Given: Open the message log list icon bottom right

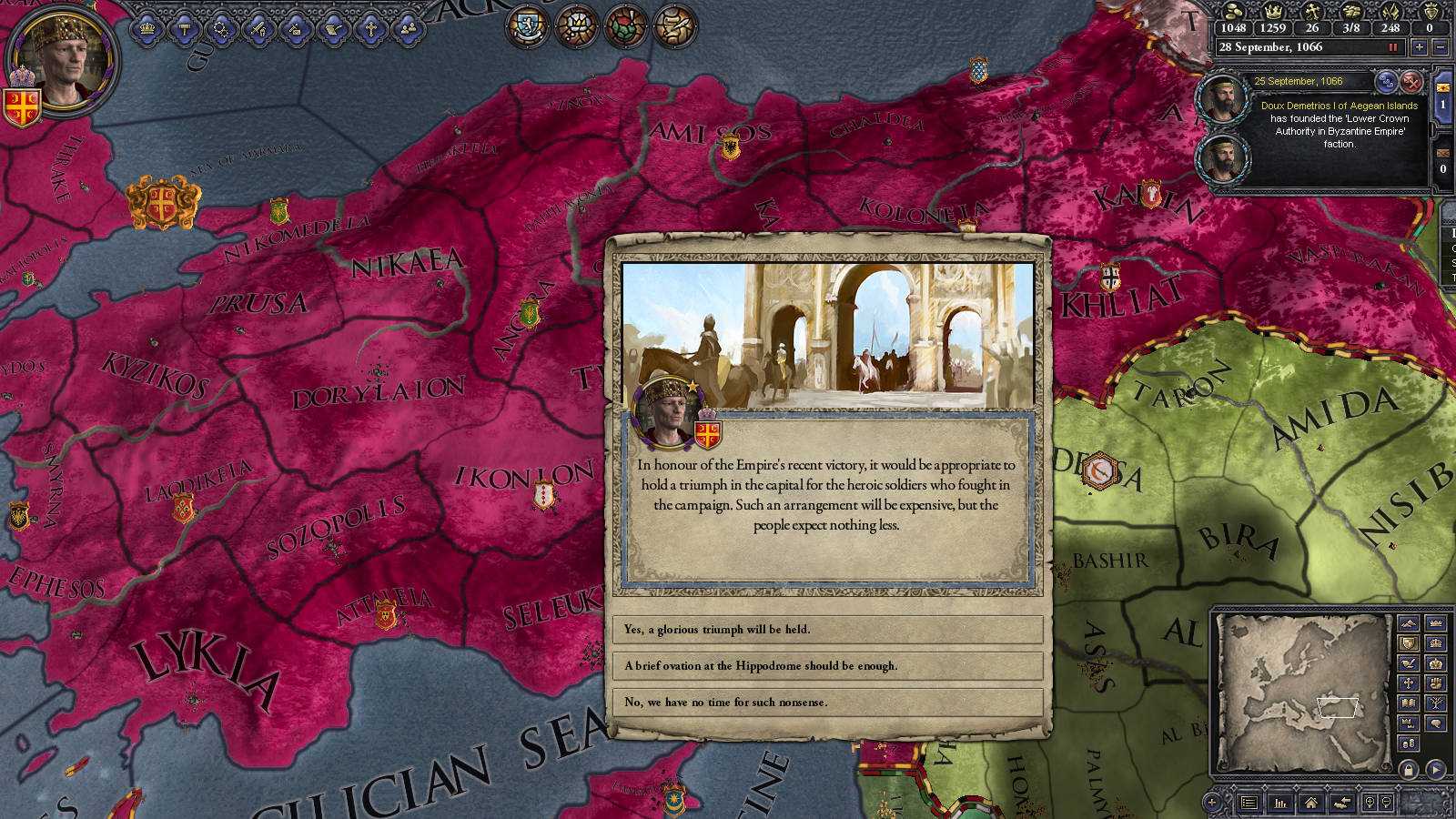Looking at the screenshot, I should click(1249, 803).
